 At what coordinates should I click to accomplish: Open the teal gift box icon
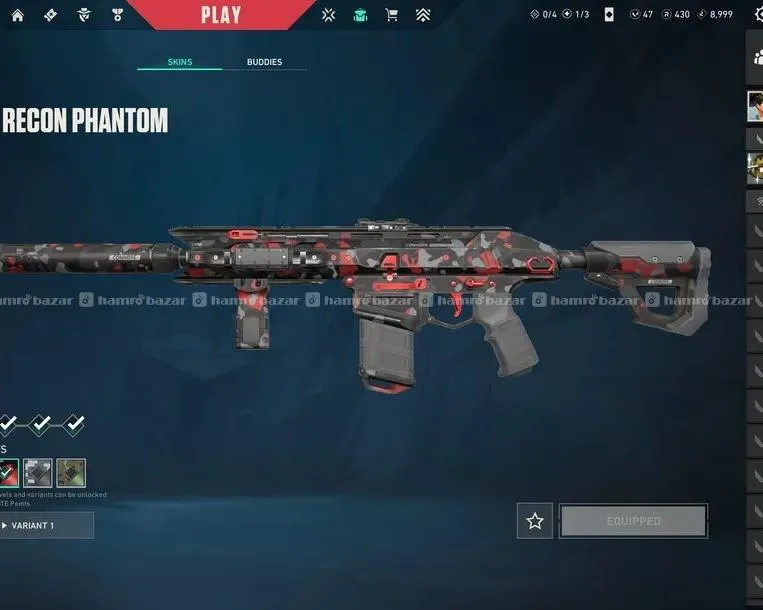coord(360,15)
